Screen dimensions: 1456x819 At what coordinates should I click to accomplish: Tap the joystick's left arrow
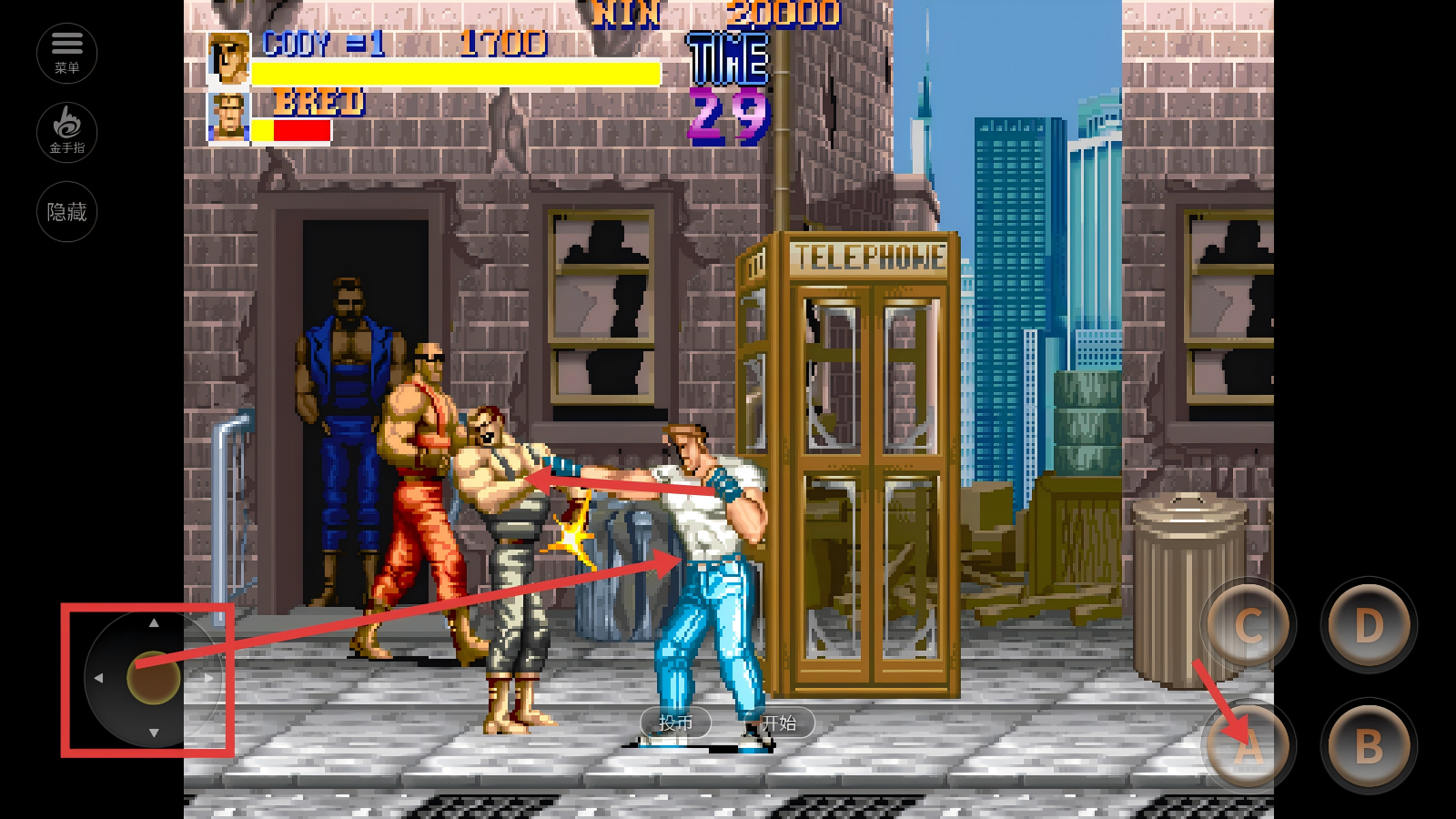coord(98,678)
